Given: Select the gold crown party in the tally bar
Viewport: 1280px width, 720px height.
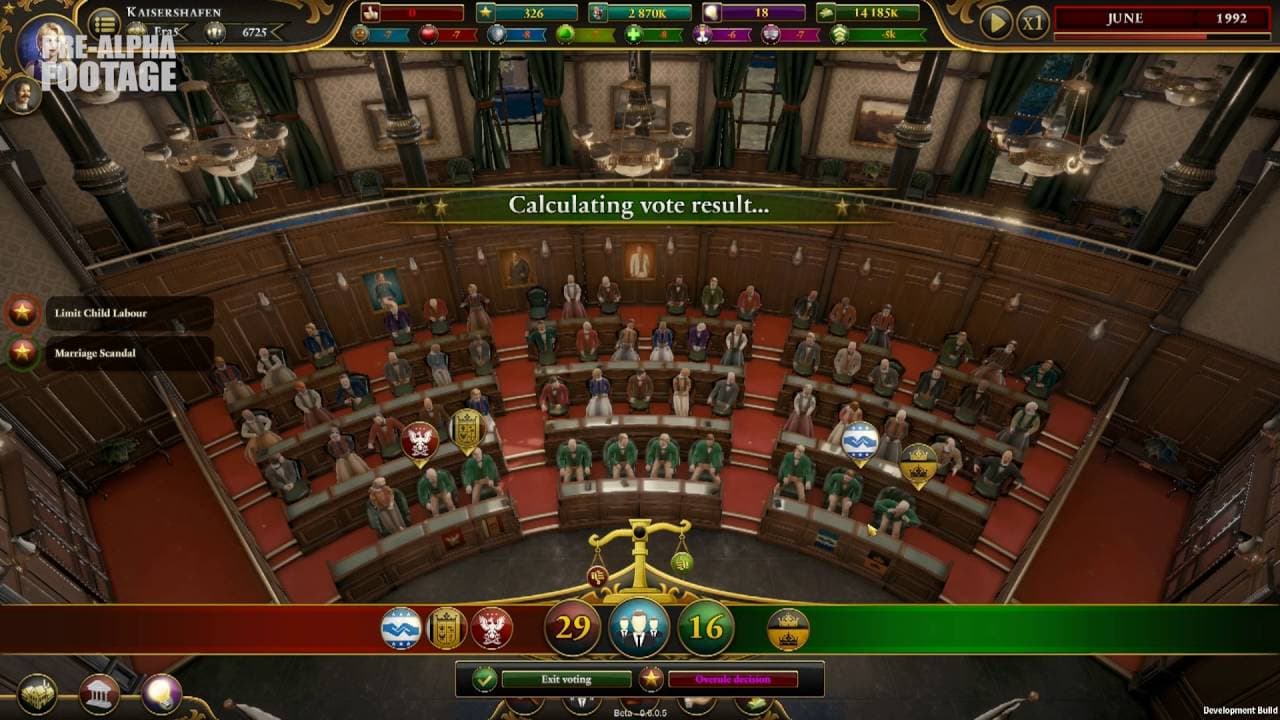Looking at the screenshot, I should coord(787,629).
